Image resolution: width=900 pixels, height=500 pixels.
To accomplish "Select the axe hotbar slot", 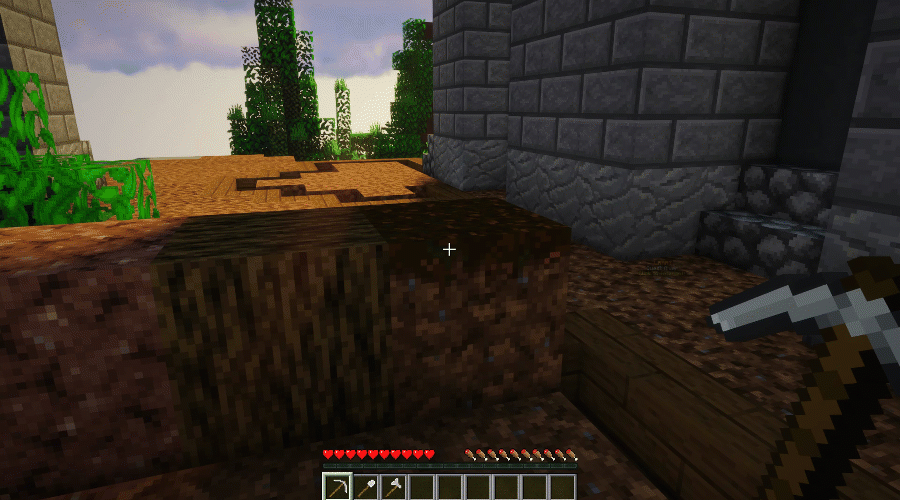I will (x=394, y=488).
